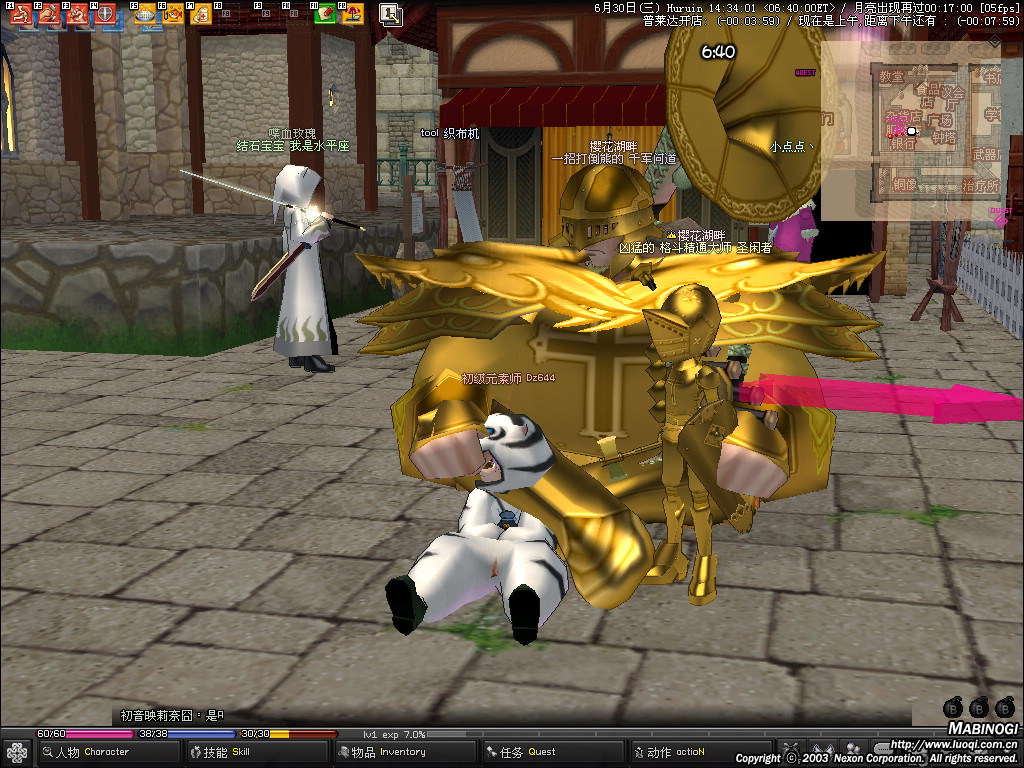
Task: Click the hotkey set switch button
Action: tap(391, 14)
